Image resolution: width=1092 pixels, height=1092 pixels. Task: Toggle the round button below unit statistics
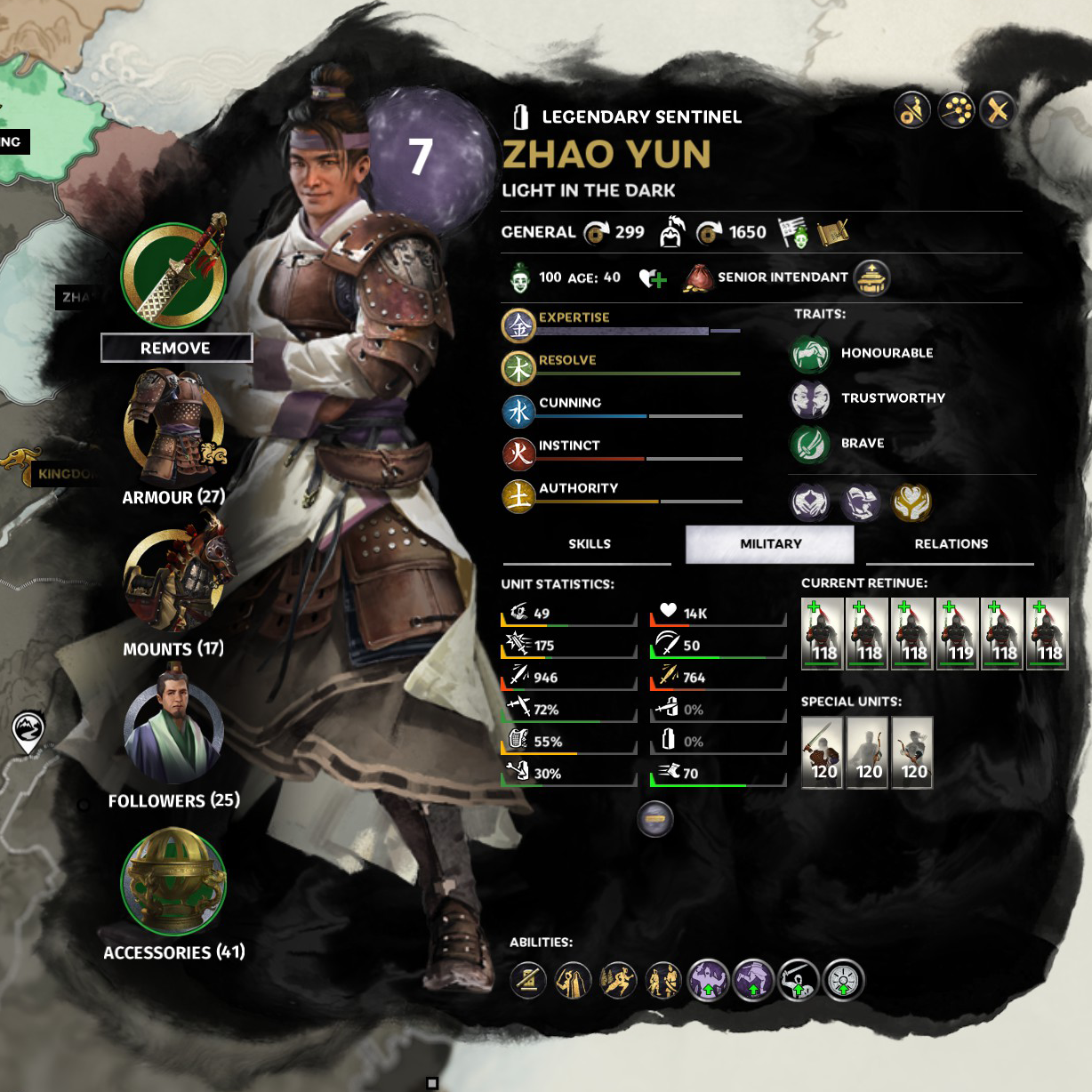[655, 818]
